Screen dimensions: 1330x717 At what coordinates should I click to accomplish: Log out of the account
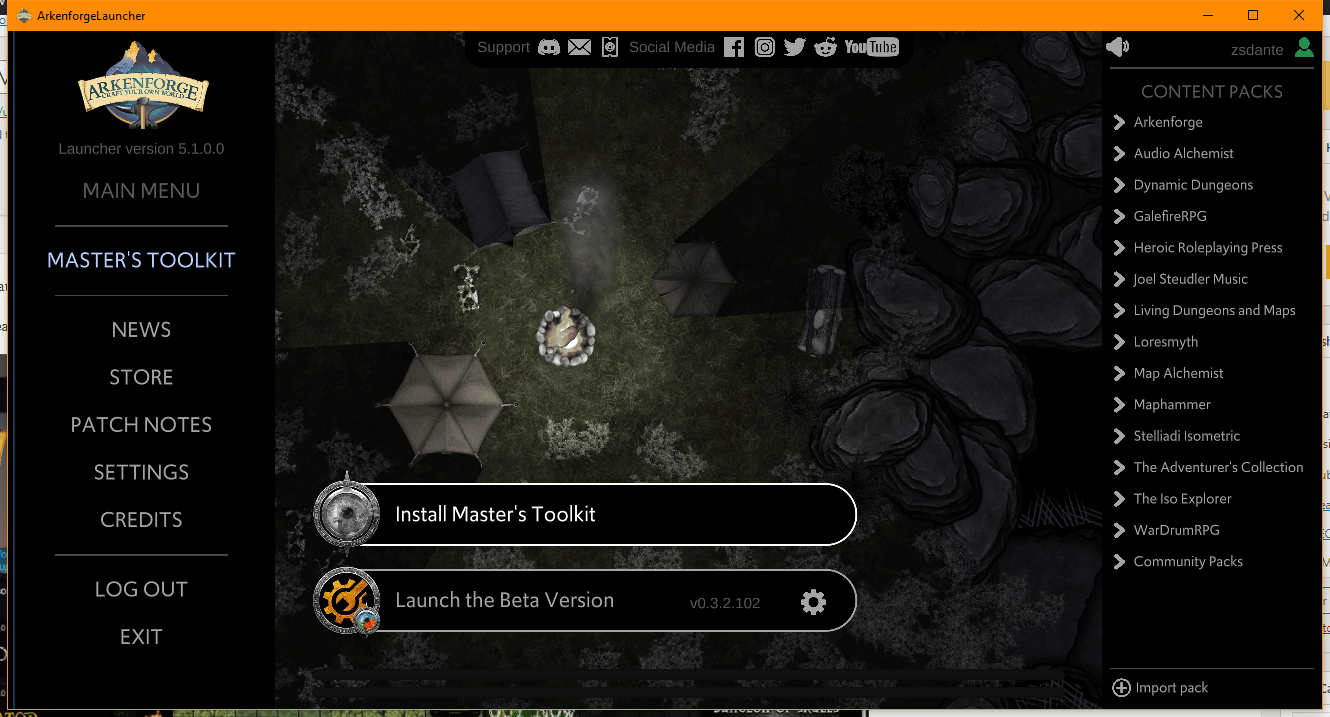pos(141,589)
